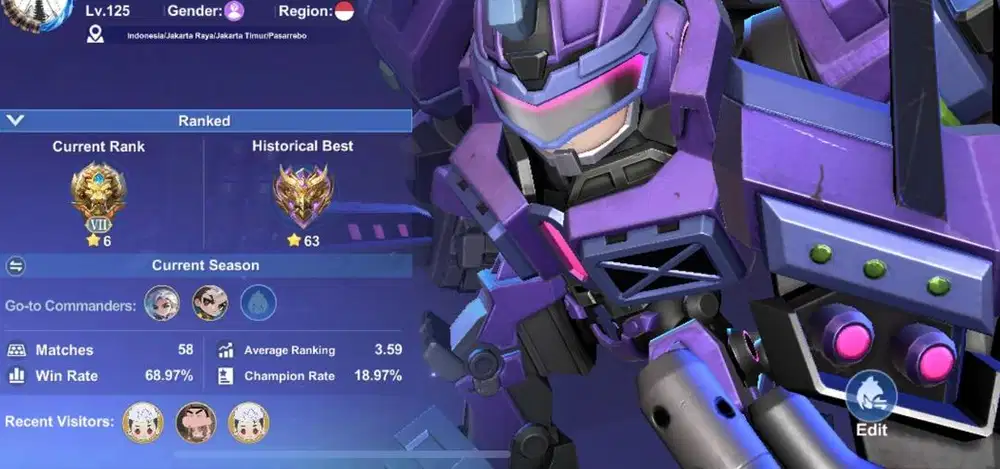Collapse the Ranked section arrow
Screen dimensions: 1000x469
(x=15, y=121)
